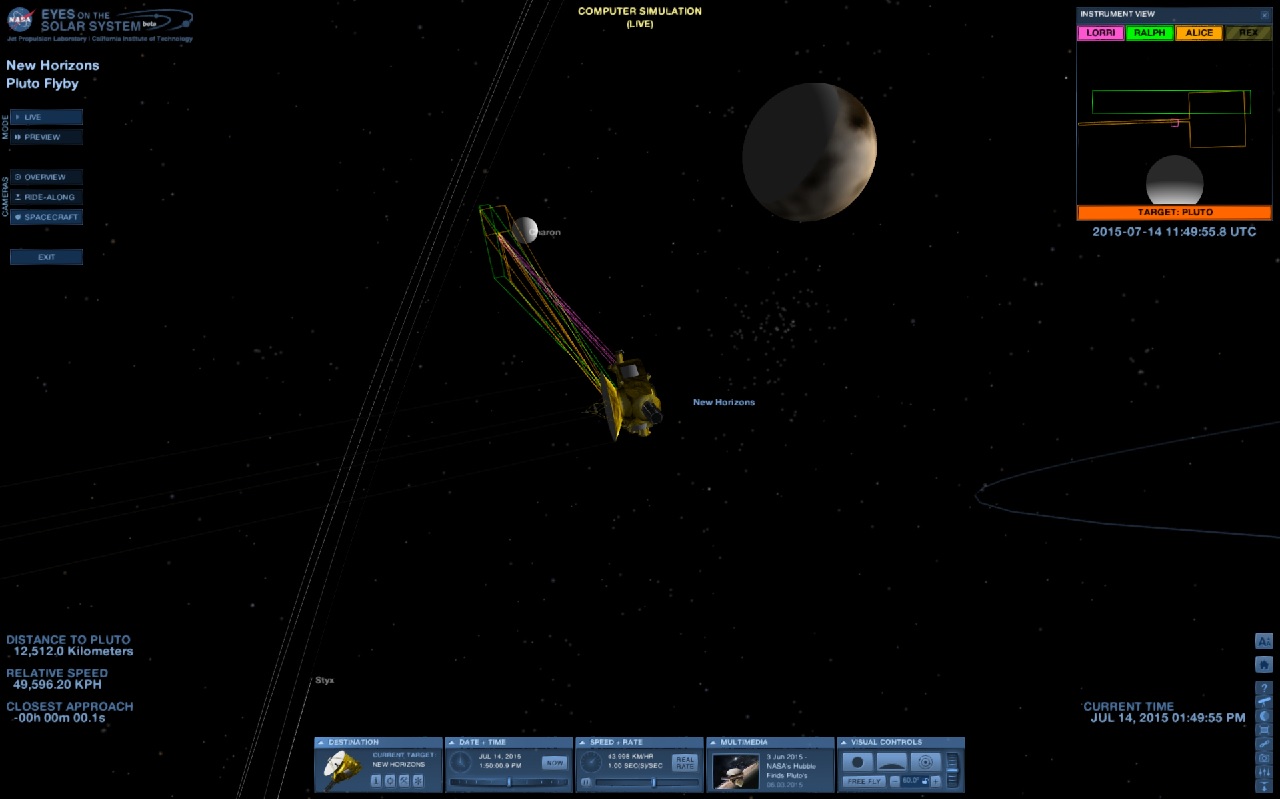Switch to LIVE mode
Screen dimensions: 1280x799
[x=46, y=117]
